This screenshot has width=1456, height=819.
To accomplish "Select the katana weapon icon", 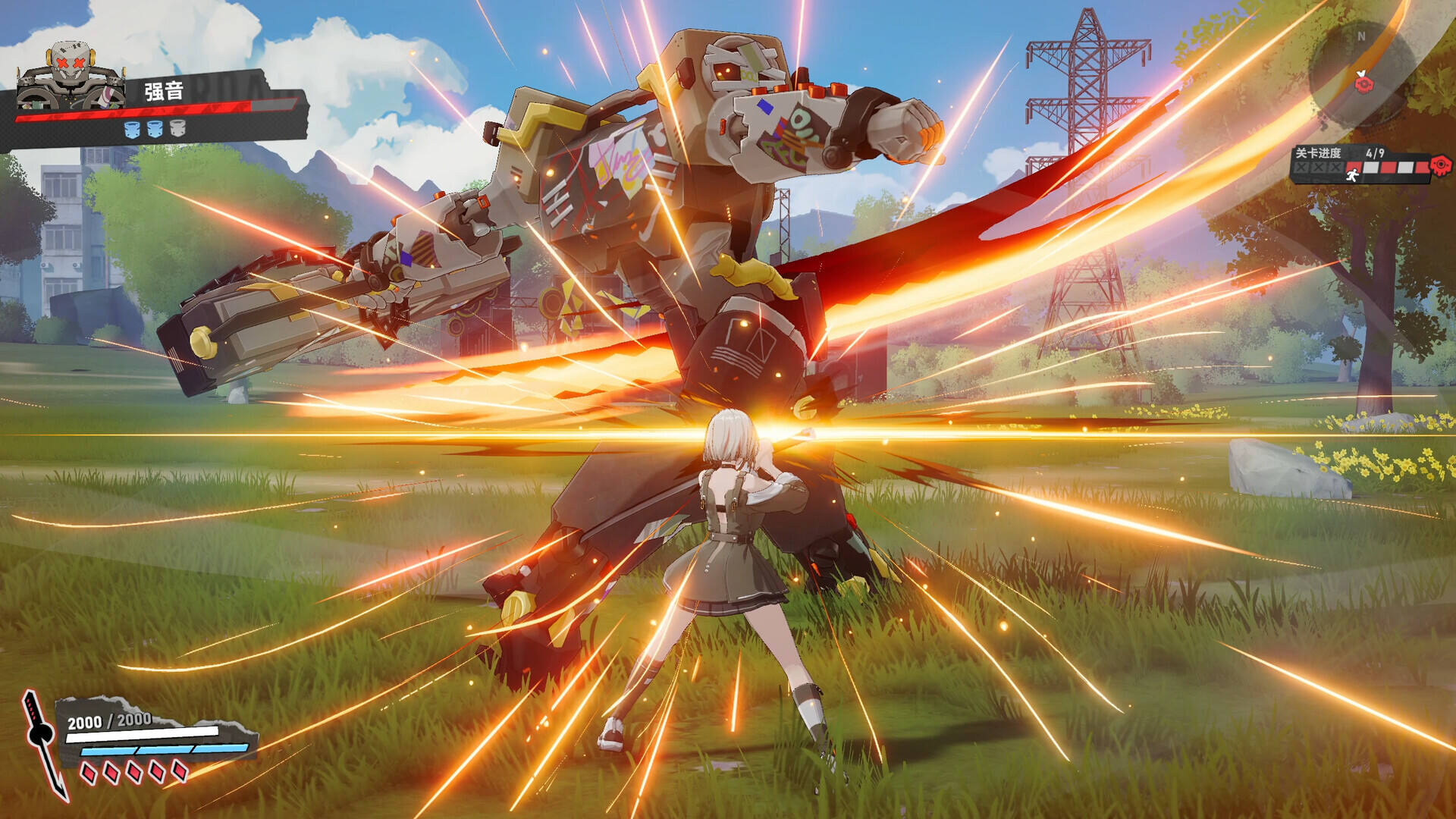I will [44, 743].
